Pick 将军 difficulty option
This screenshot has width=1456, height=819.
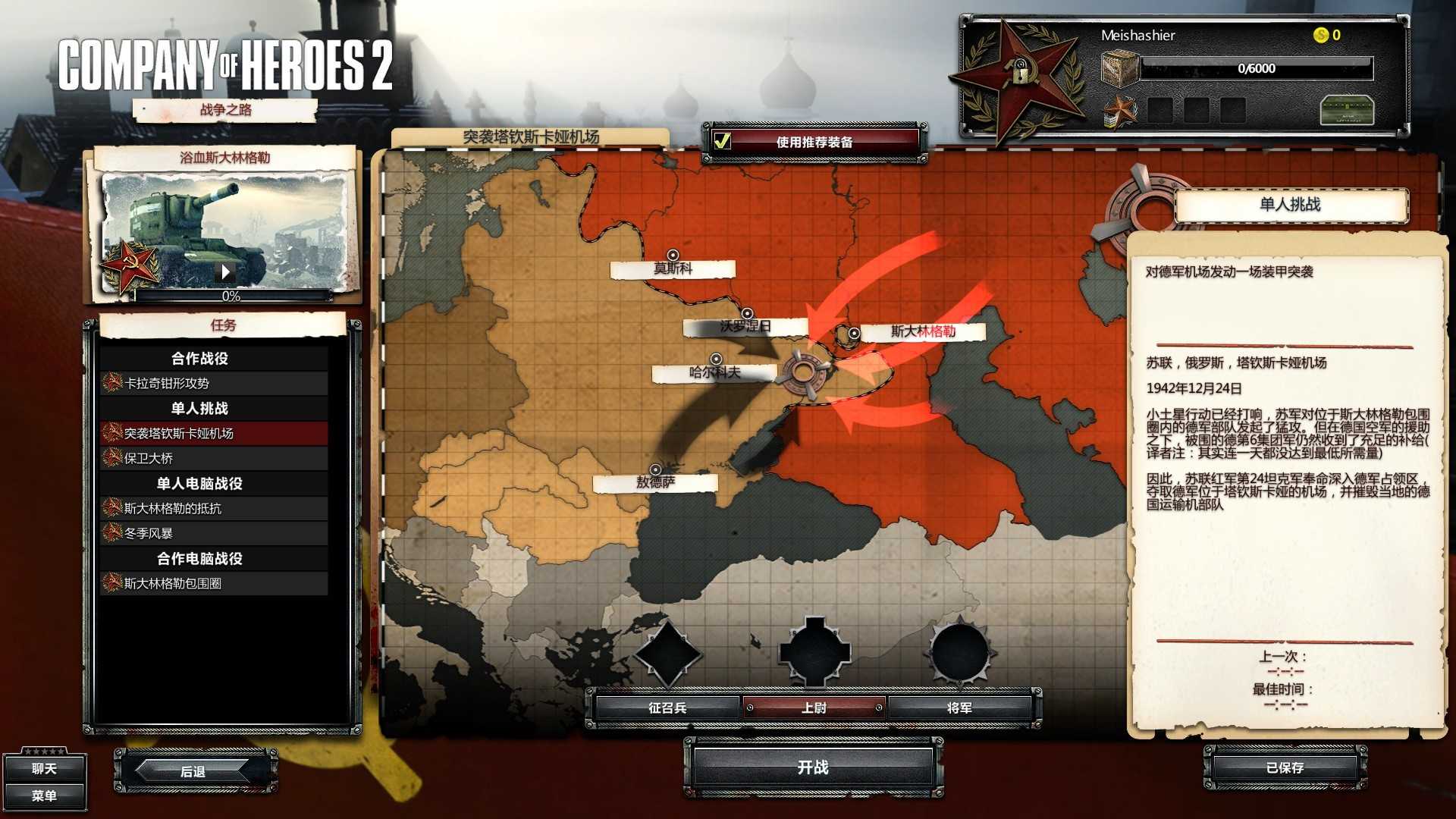(959, 708)
